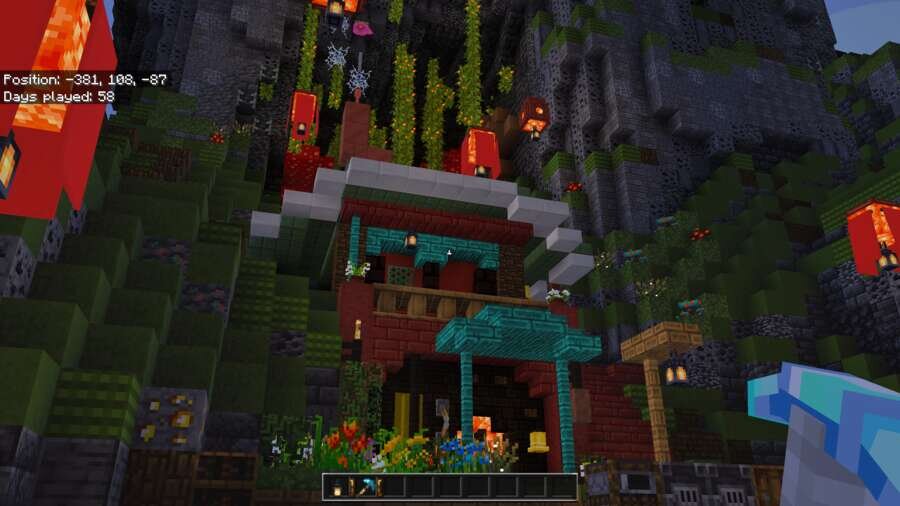Select the diamond pickaxe hotbar slot
Image resolution: width=900 pixels, height=506 pixels.
tap(370, 487)
